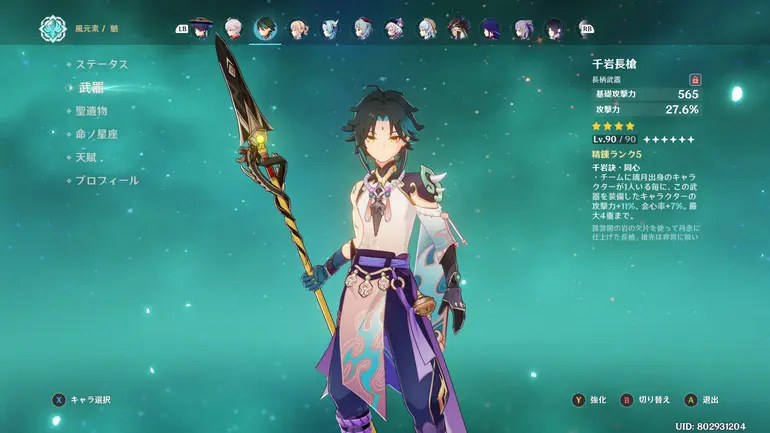The width and height of the screenshot is (770, 433).
Task: Open the 聖遺物 artifacts section
Action: click(x=92, y=110)
